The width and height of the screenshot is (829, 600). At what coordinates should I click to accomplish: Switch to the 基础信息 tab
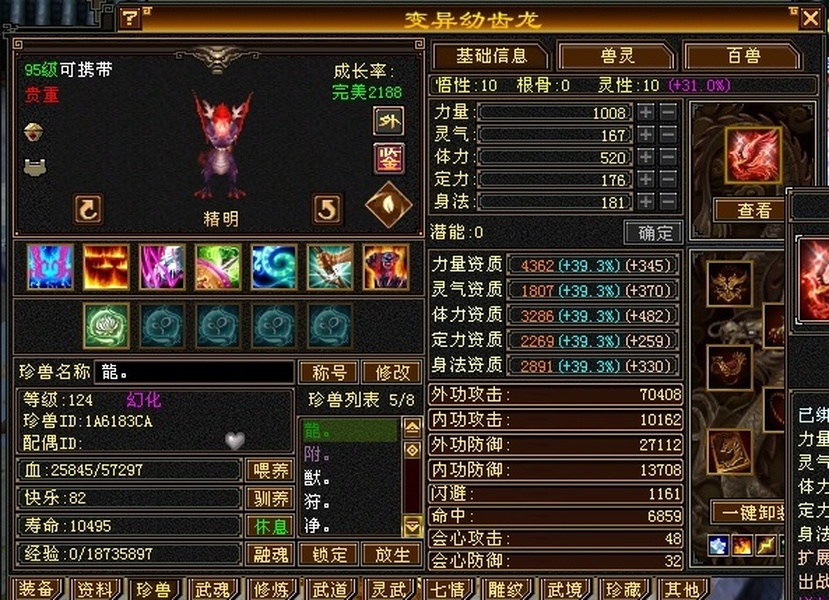tap(492, 56)
